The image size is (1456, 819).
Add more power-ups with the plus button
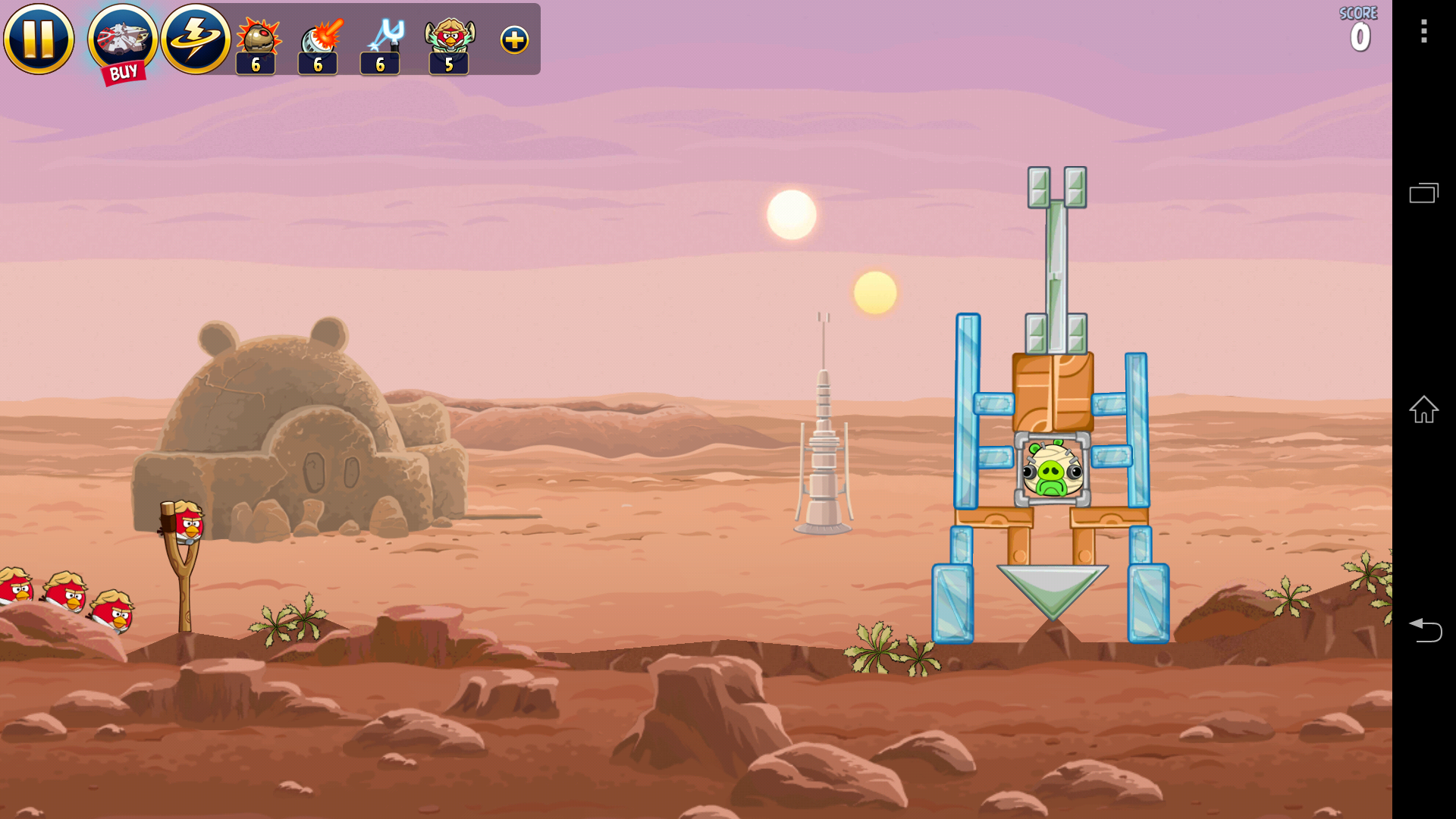point(514,40)
